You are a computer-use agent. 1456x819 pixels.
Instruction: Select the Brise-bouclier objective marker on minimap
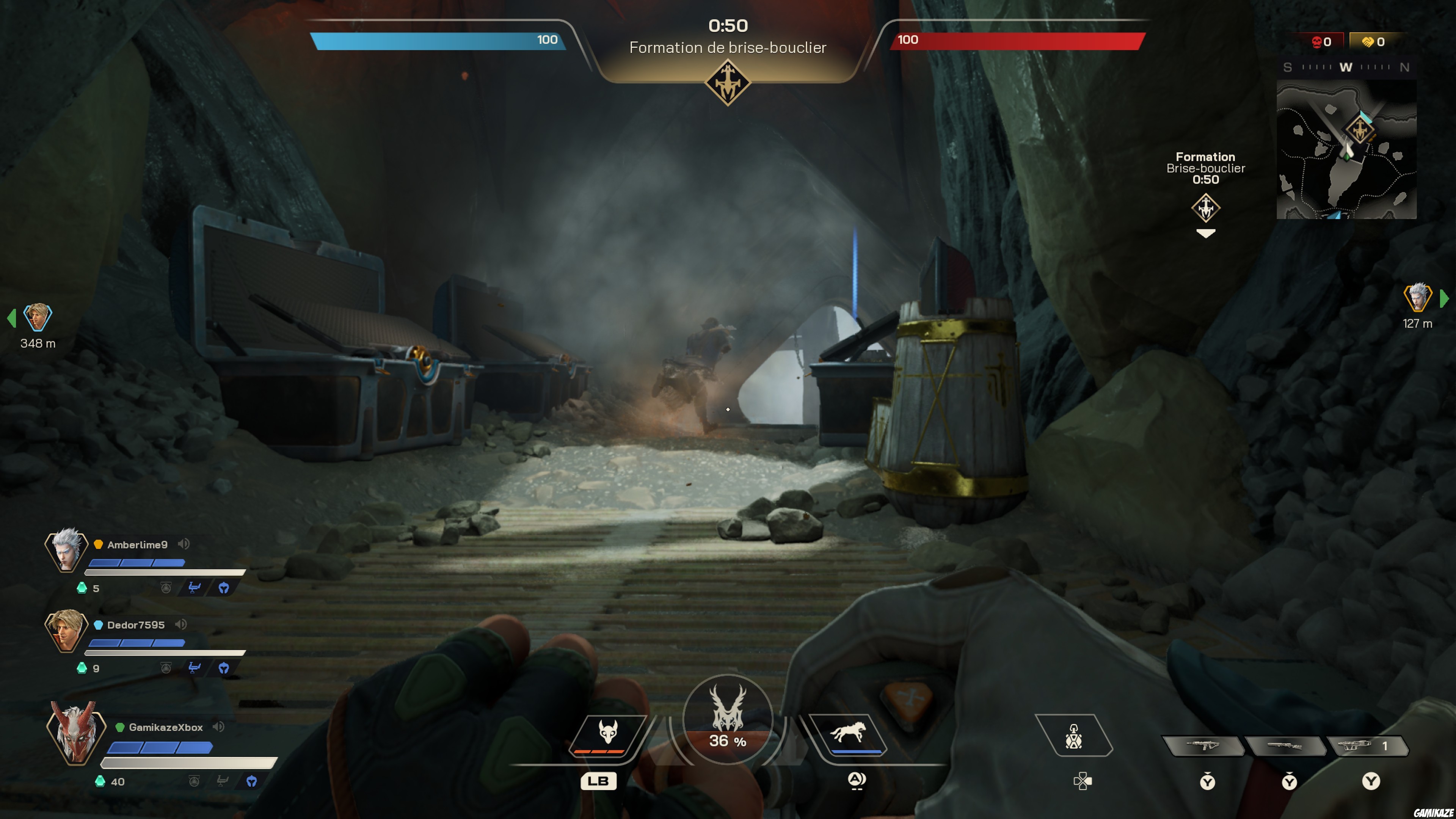(x=1359, y=129)
